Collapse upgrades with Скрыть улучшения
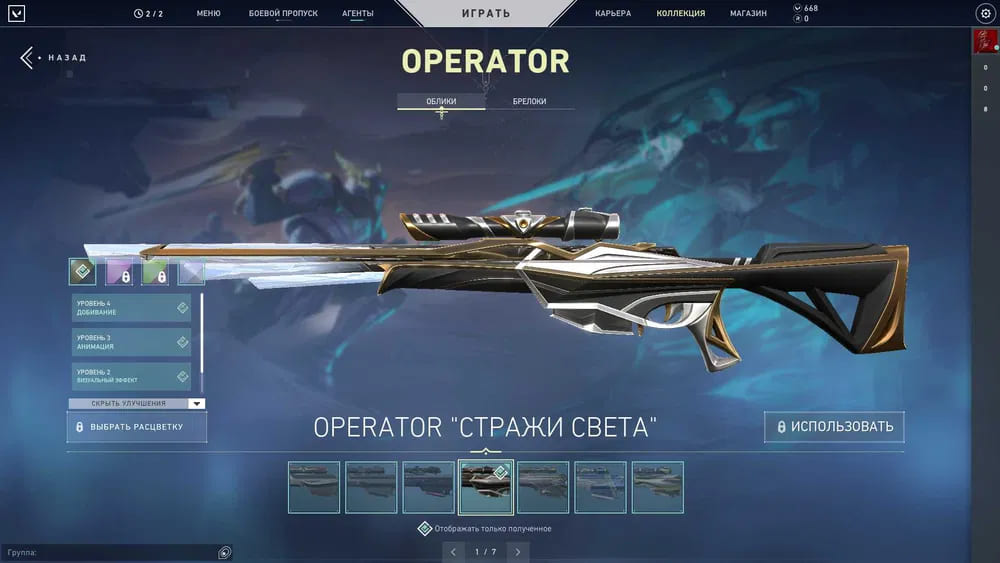The height and width of the screenshot is (563, 1000). (x=136, y=404)
